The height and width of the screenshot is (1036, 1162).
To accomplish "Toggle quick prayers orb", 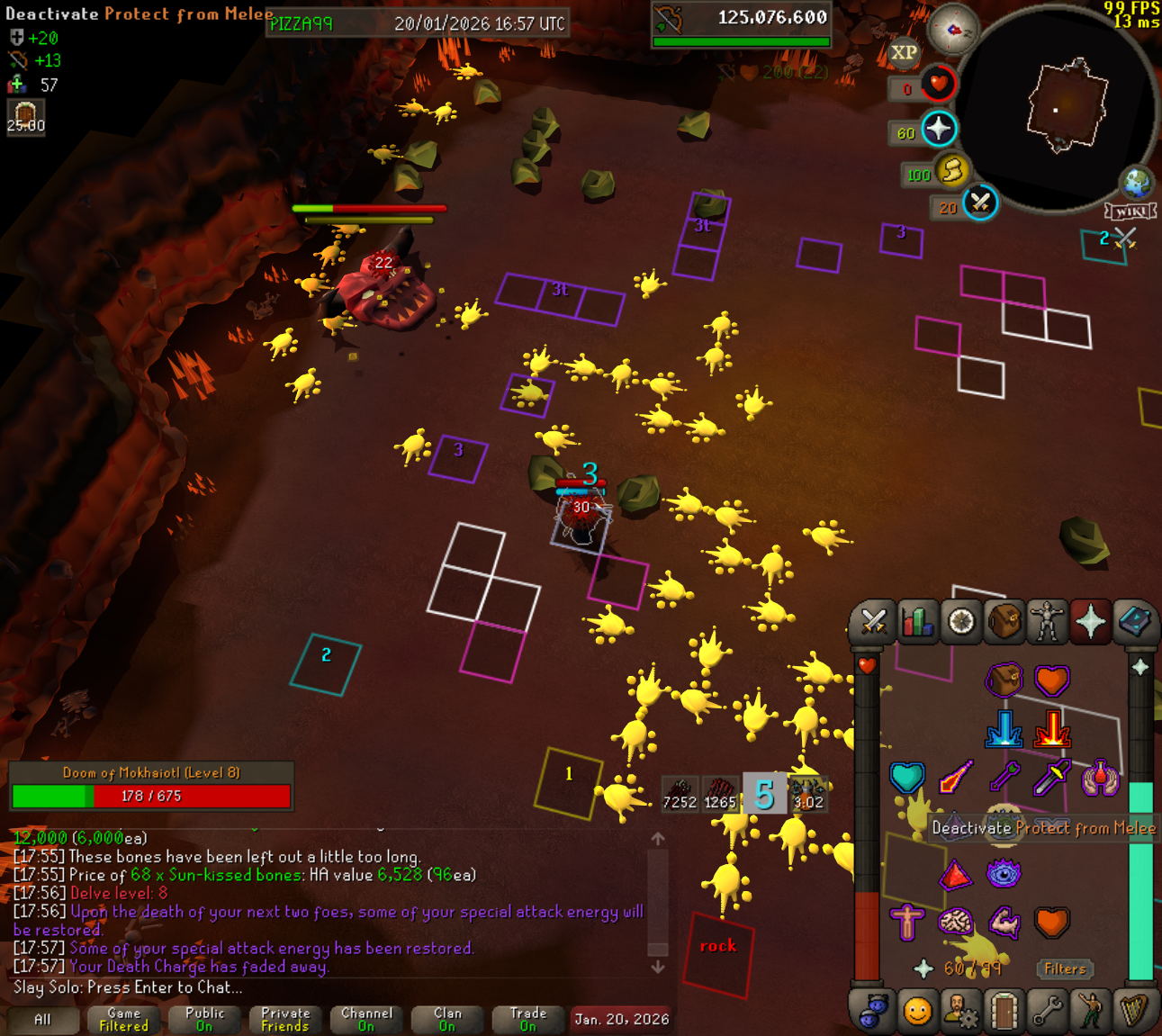I will tap(938, 129).
